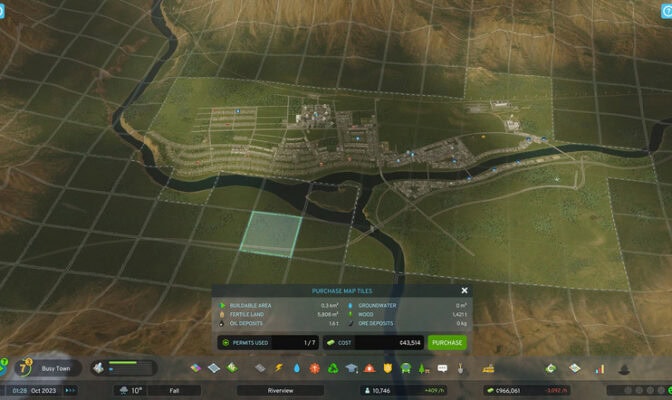This screenshot has width=672, height=400.
Task: Open the parks tree menu
Action: 424,368
